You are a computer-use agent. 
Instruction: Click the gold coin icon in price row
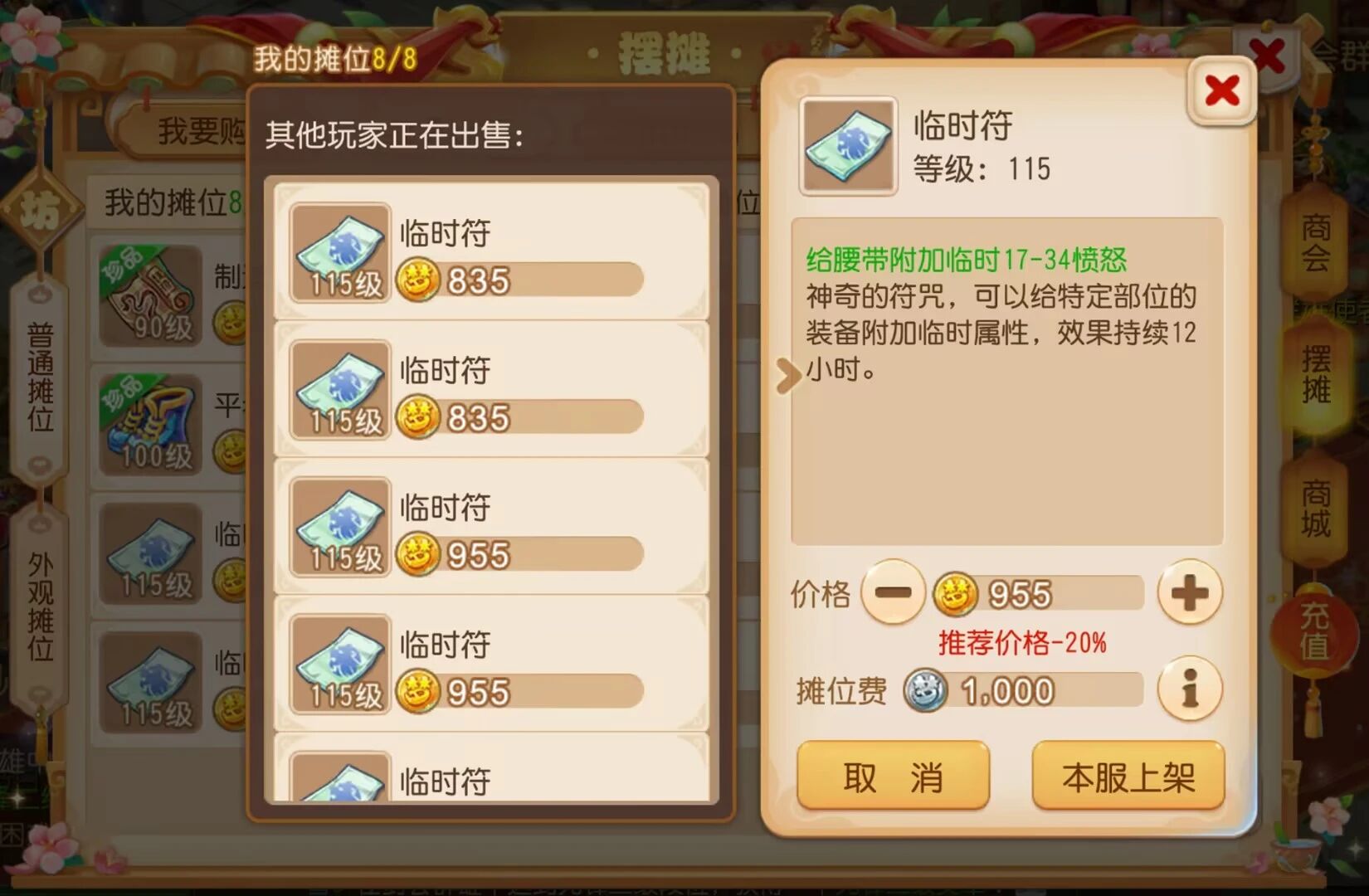tap(954, 592)
